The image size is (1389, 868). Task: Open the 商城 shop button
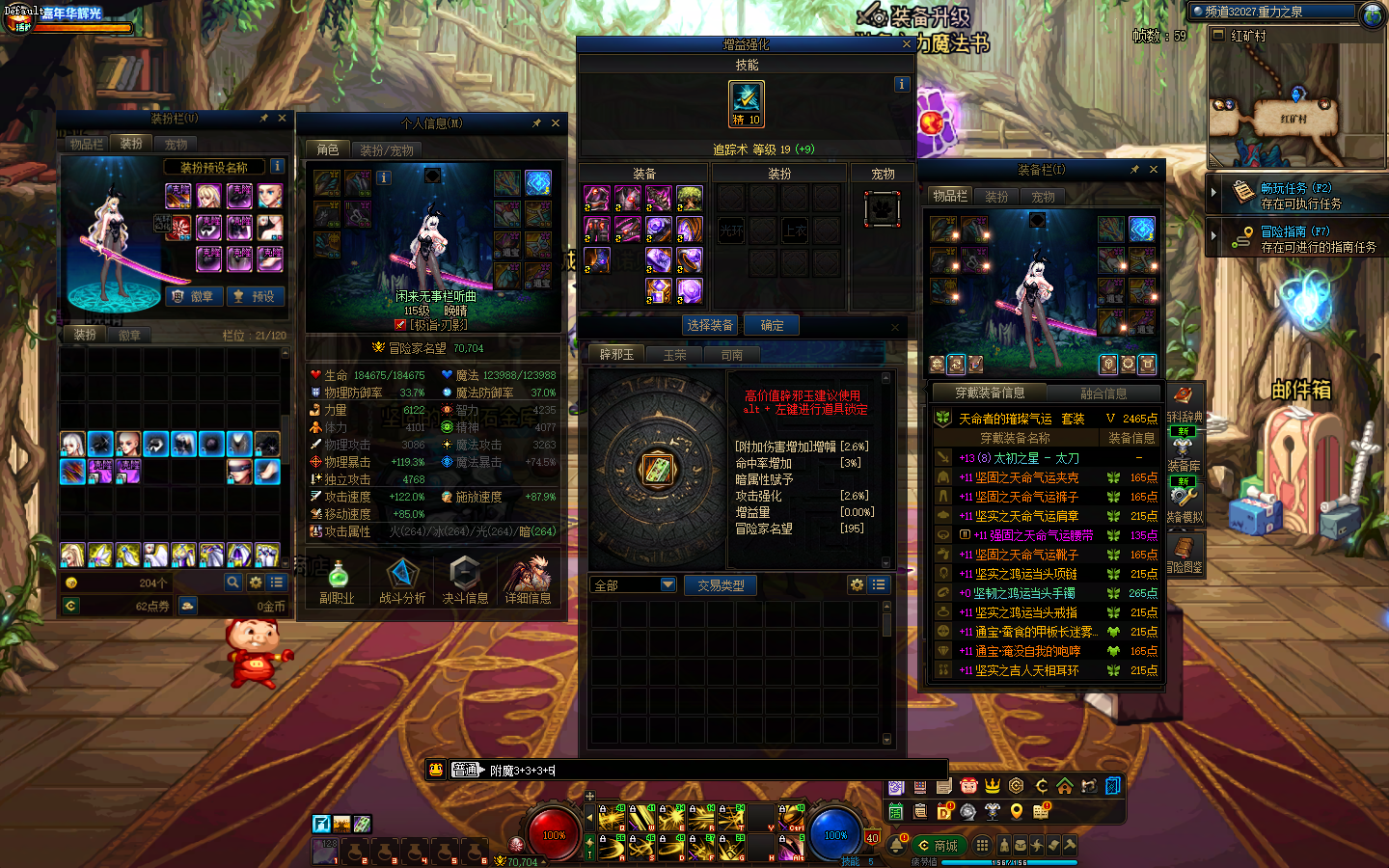coord(940,846)
